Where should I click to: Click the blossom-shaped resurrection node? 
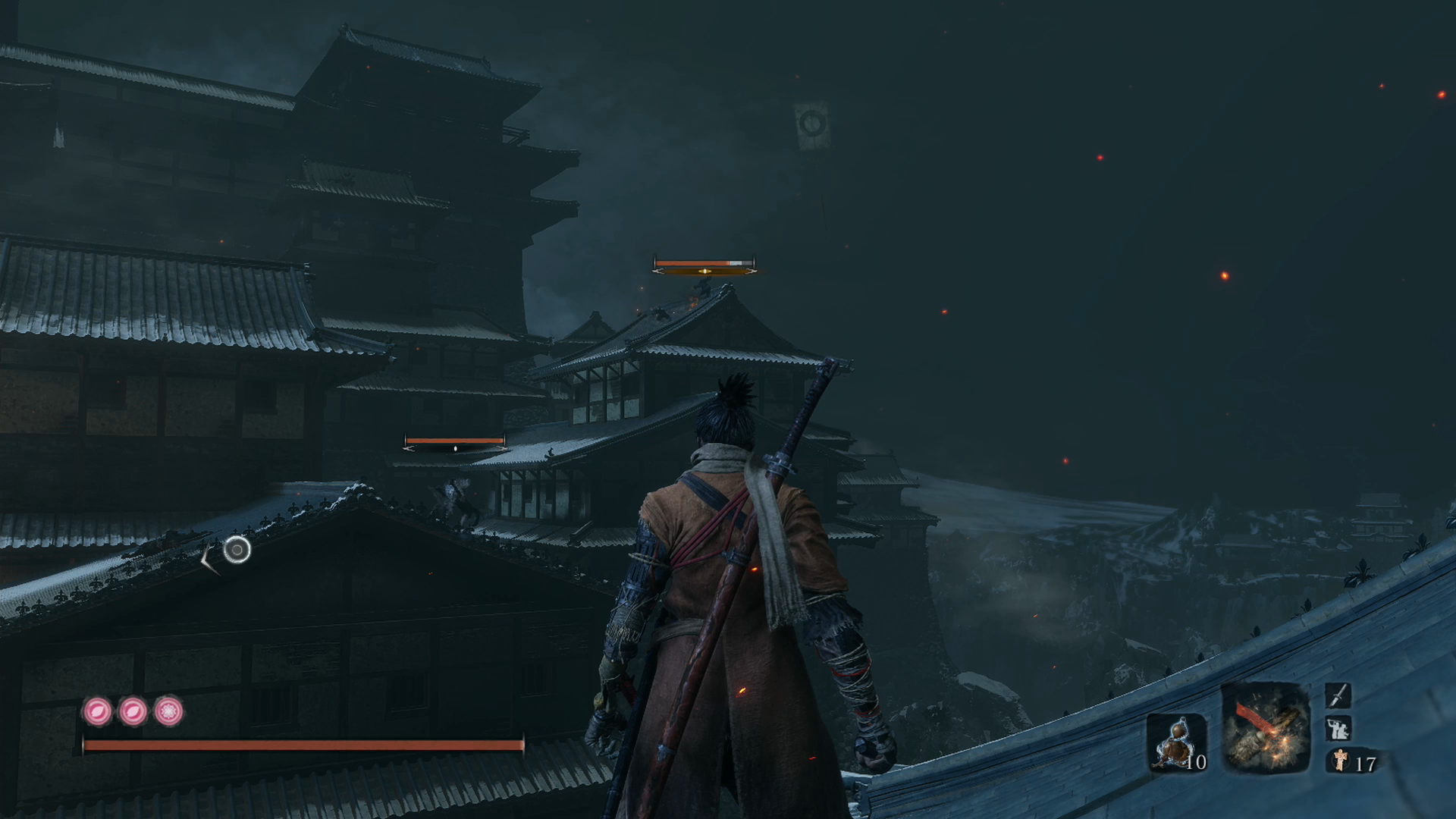point(168,711)
